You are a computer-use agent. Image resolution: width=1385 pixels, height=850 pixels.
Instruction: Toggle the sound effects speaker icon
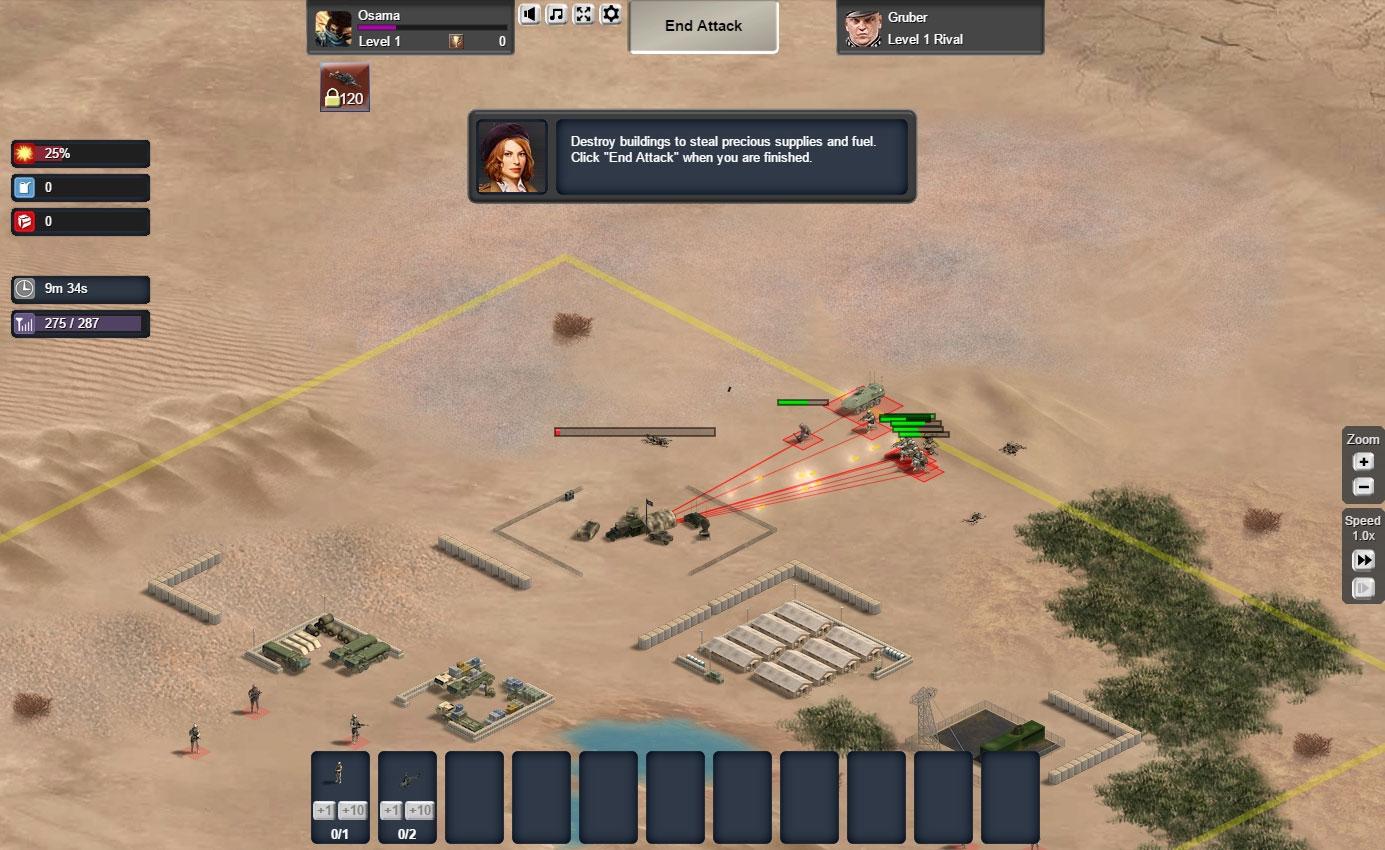[x=530, y=14]
